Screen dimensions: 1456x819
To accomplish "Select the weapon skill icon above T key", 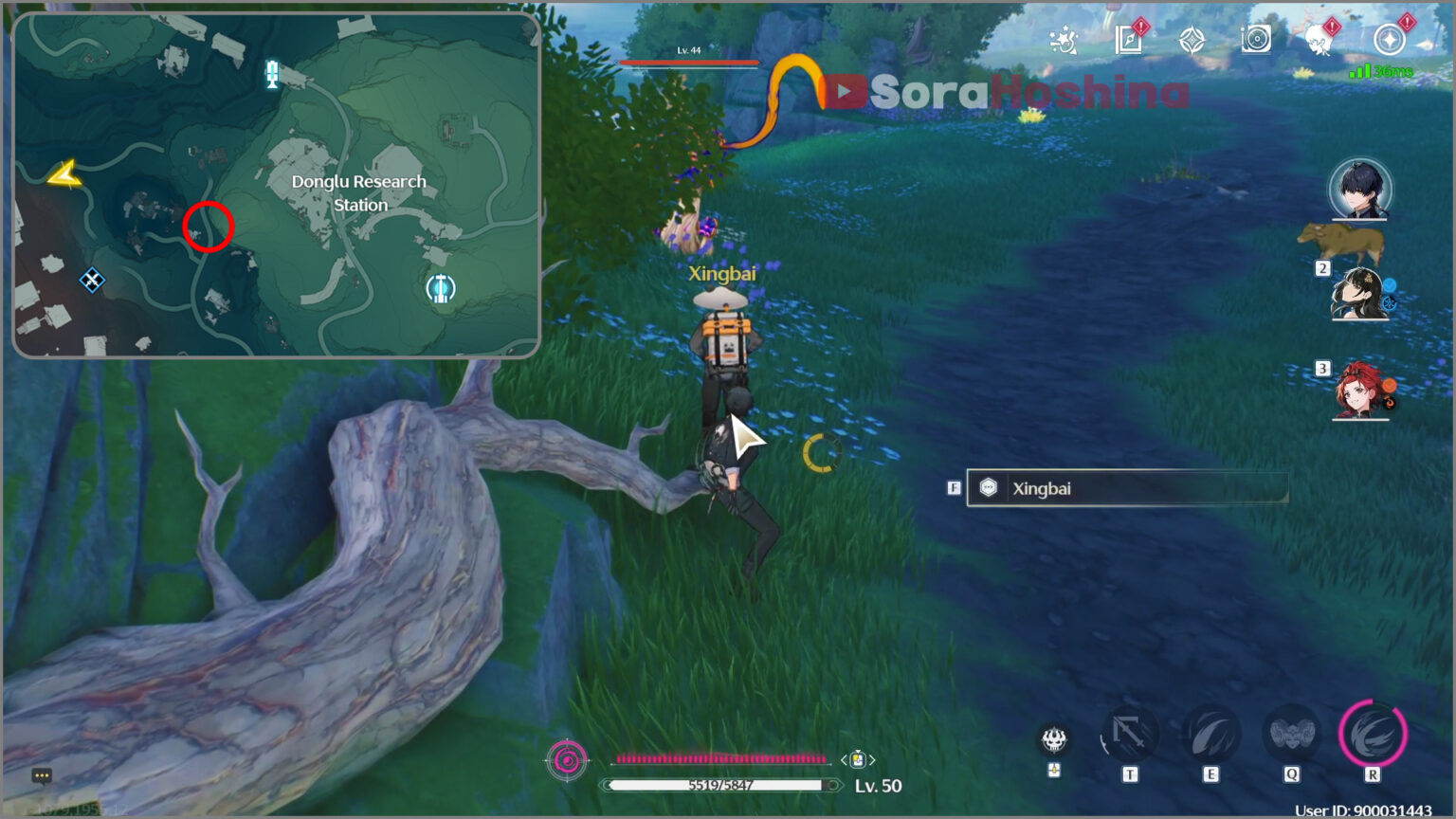I will (1132, 733).
